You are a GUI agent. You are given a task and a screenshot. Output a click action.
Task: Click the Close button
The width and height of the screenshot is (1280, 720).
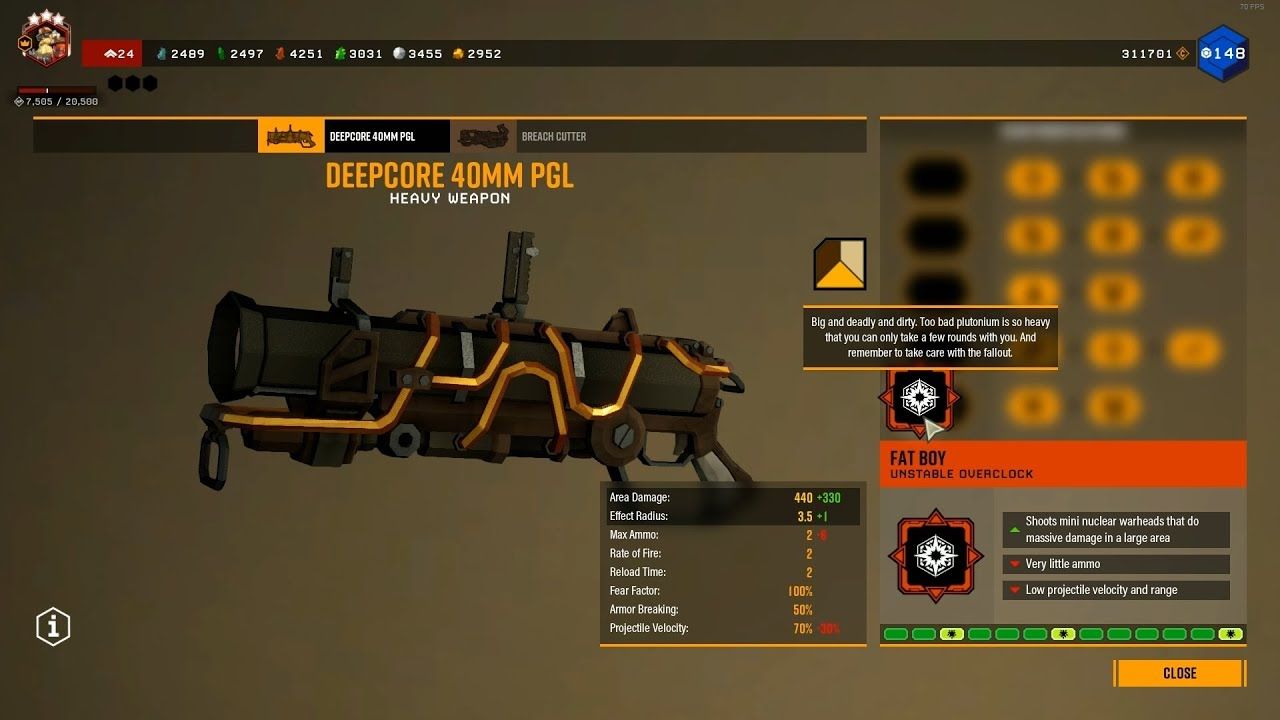[x=1178, y=673]
